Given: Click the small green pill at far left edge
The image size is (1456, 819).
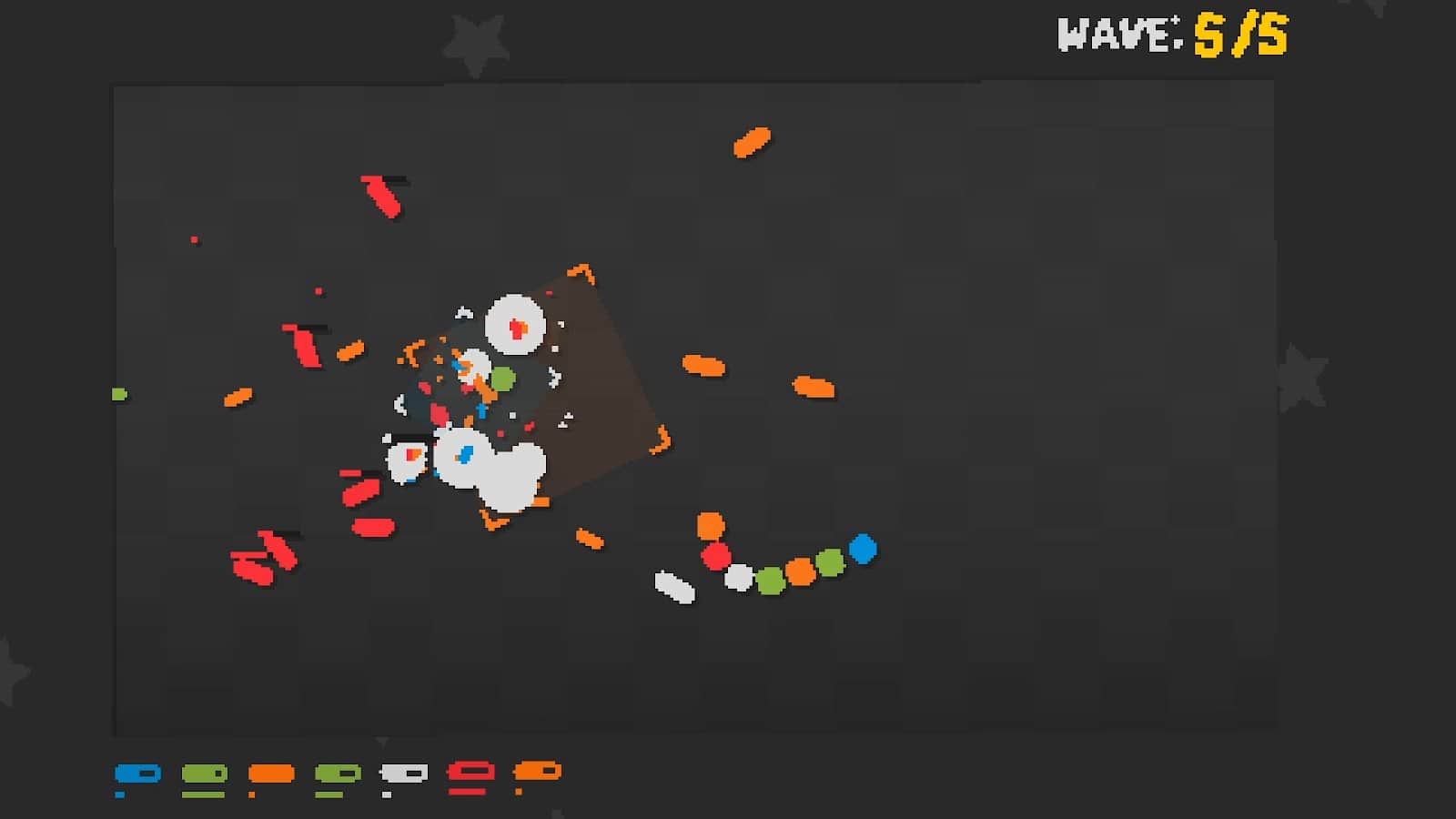Looking at the screenshot, I should pyautogui.click(x=119, y=395).
